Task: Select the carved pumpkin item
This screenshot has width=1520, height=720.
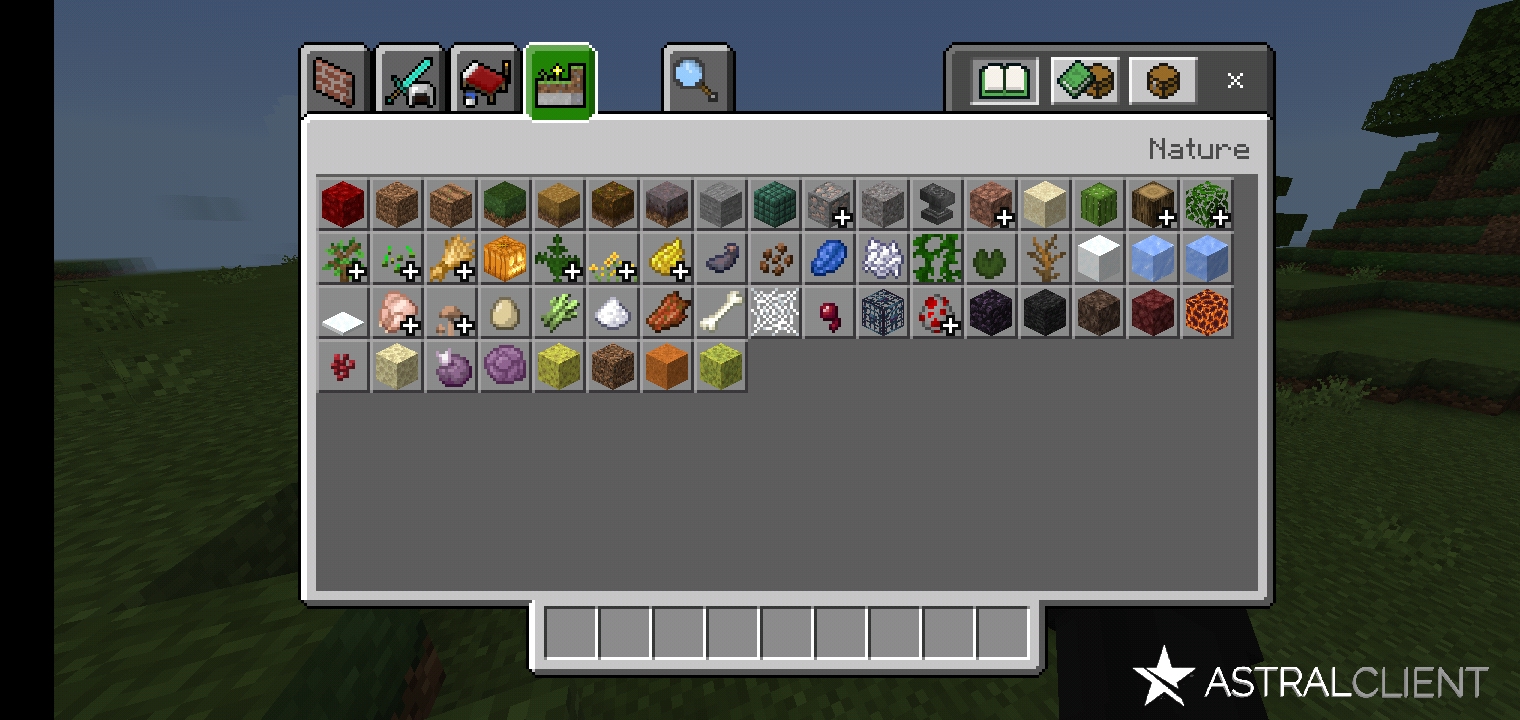Action: 505,258
